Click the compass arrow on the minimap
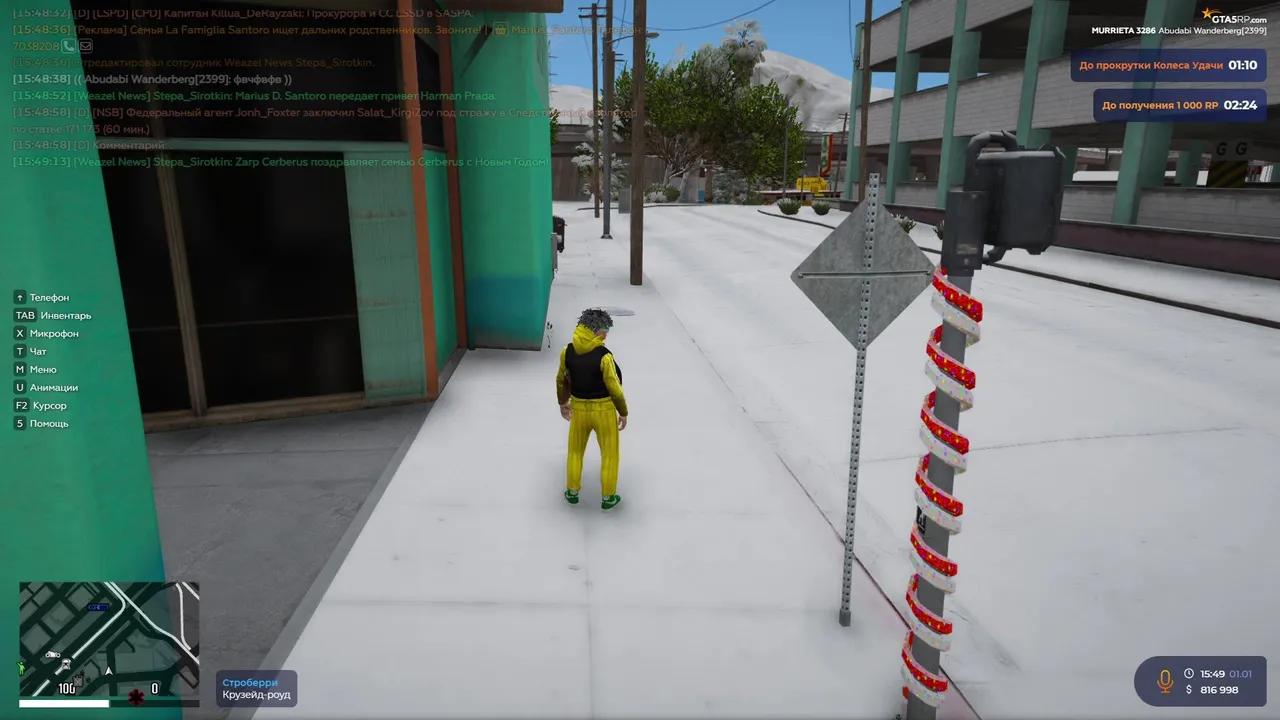Screen dimensions: 1280x720 tap(108, 672)
